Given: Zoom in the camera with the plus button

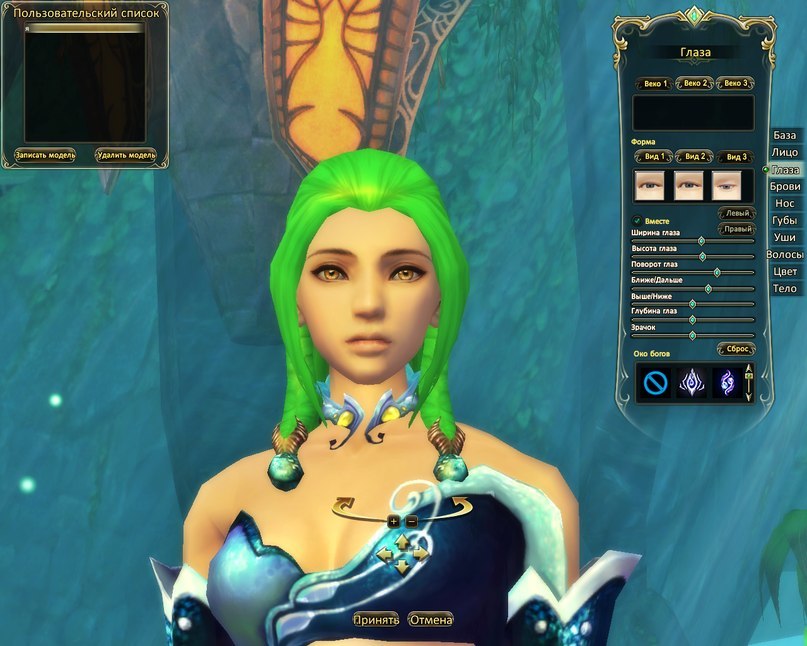Looking at the screenshot, I should tap(393, 521).
